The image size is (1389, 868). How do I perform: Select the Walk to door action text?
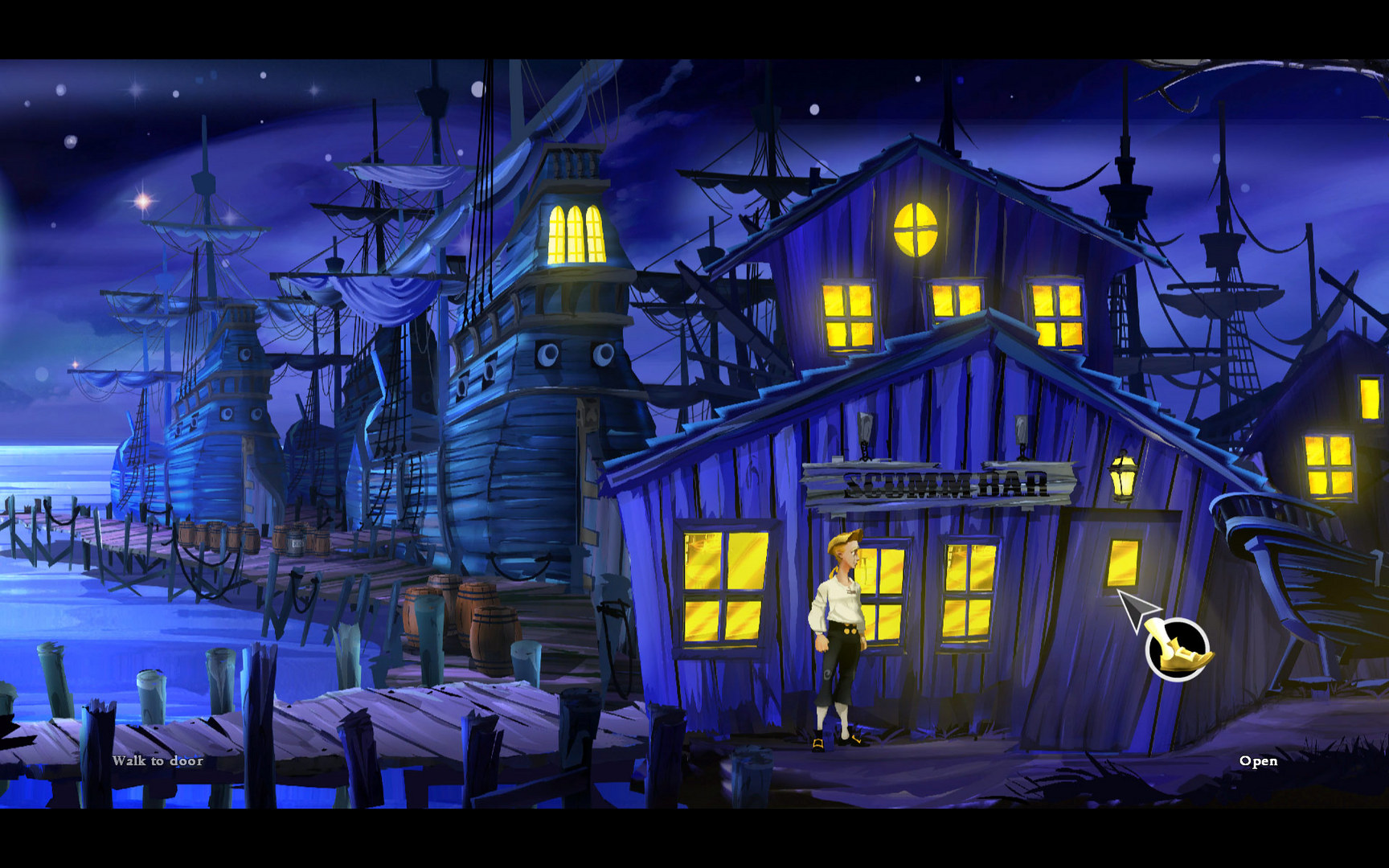[x=158, y=760]
